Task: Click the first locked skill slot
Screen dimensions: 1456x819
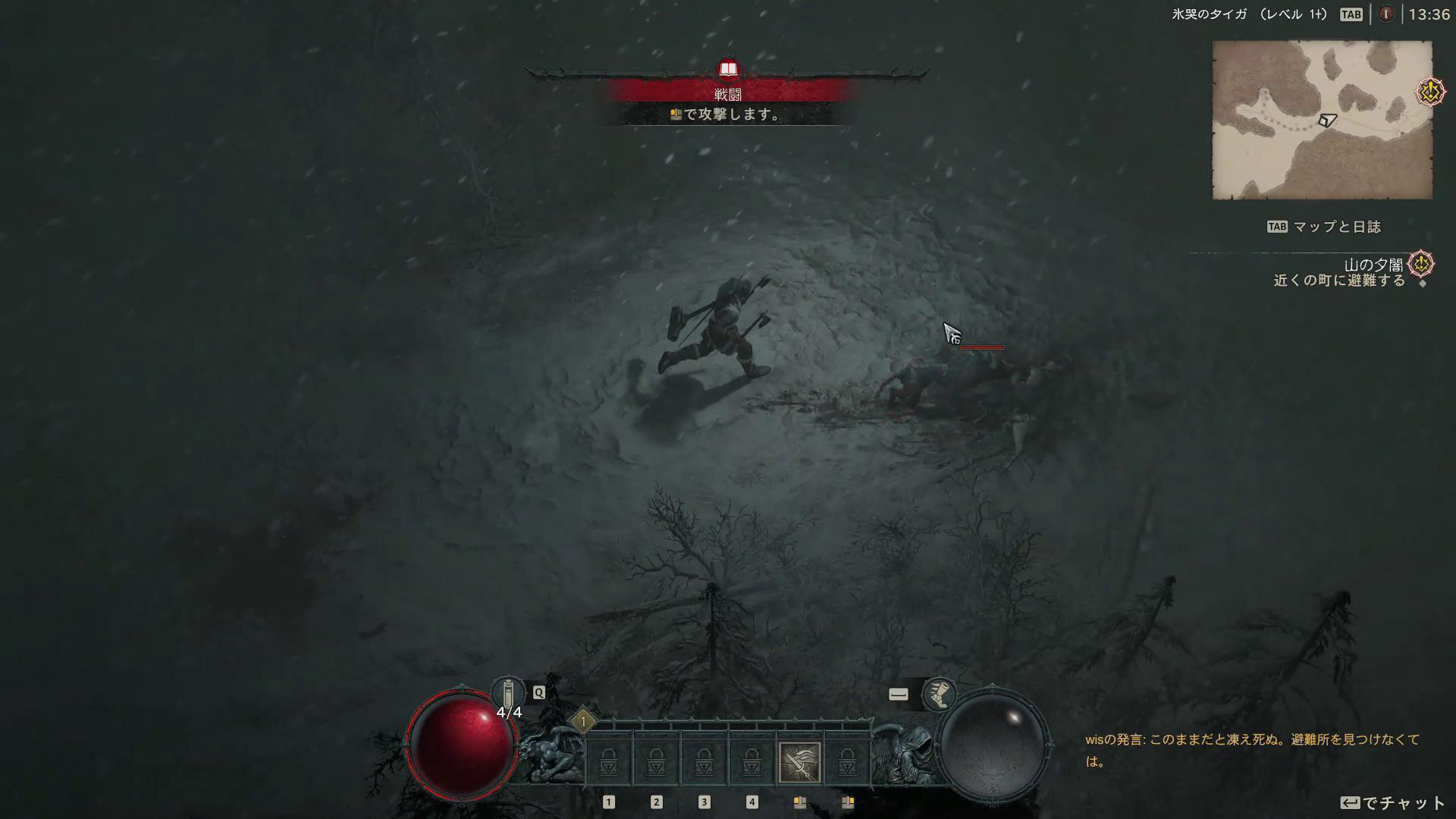Action: click(x=608, y=761)
